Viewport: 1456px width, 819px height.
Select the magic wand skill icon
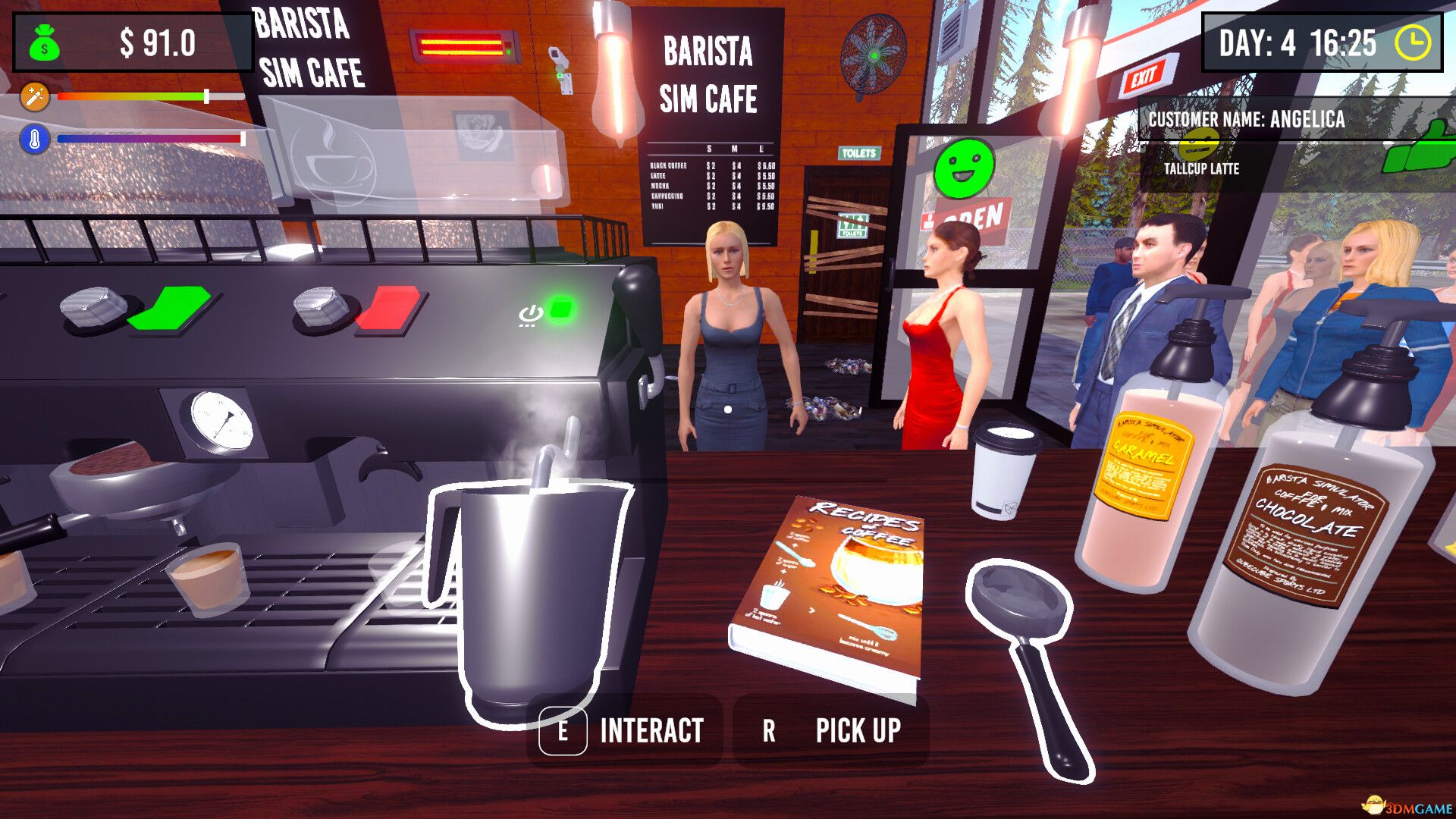coord(35,97)
